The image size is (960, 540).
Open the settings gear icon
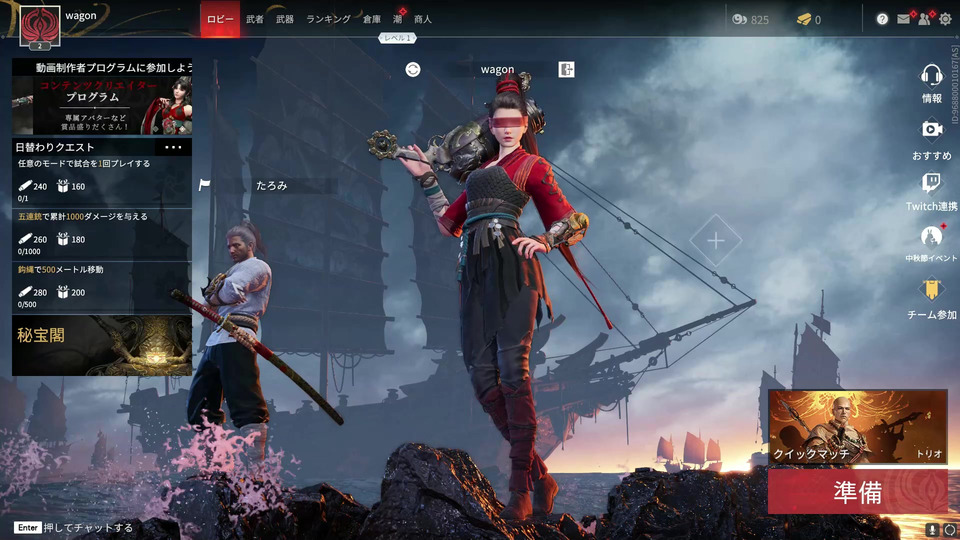[x=945, y=19]
